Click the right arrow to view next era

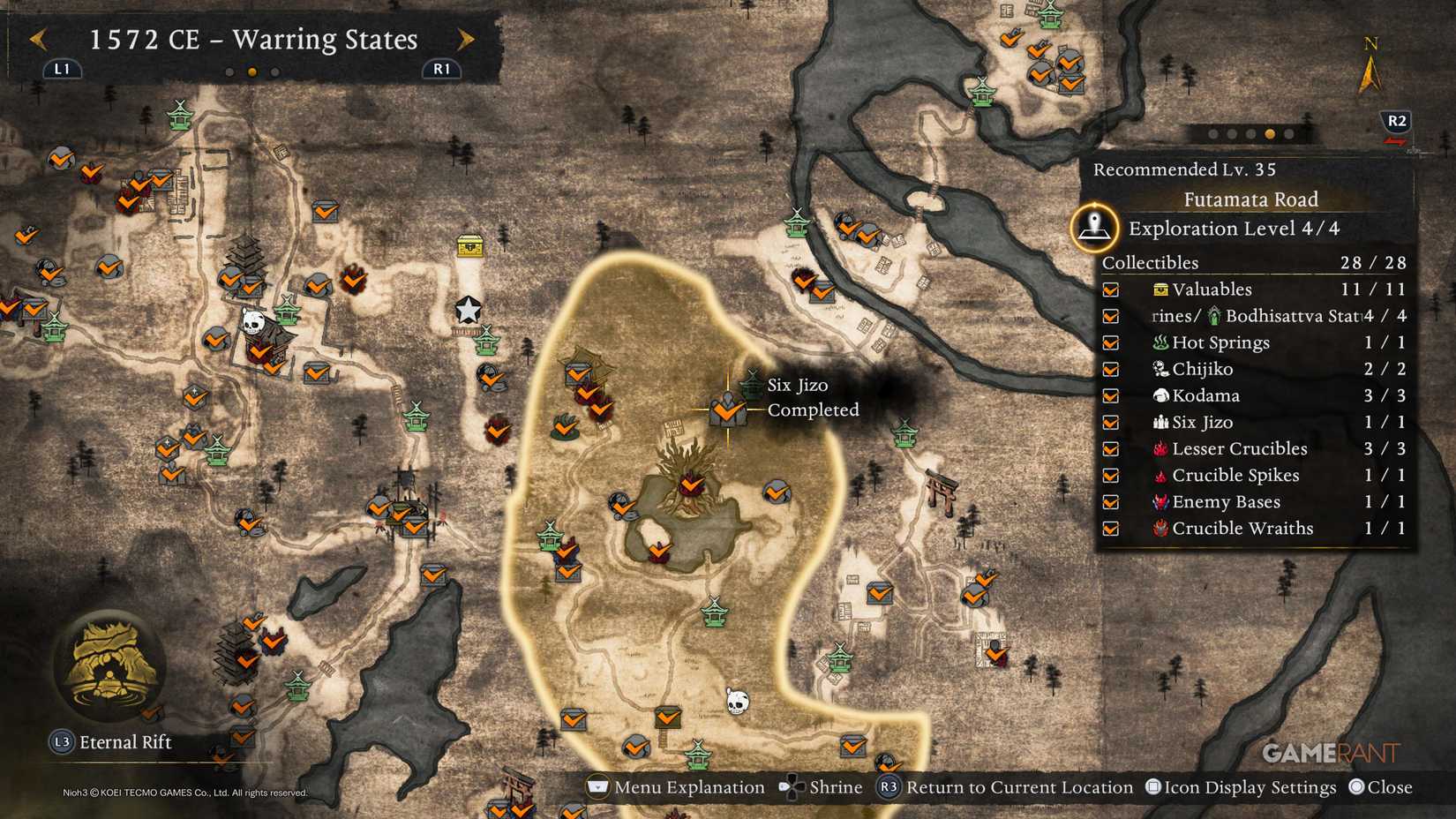click(x=466, y=39)
